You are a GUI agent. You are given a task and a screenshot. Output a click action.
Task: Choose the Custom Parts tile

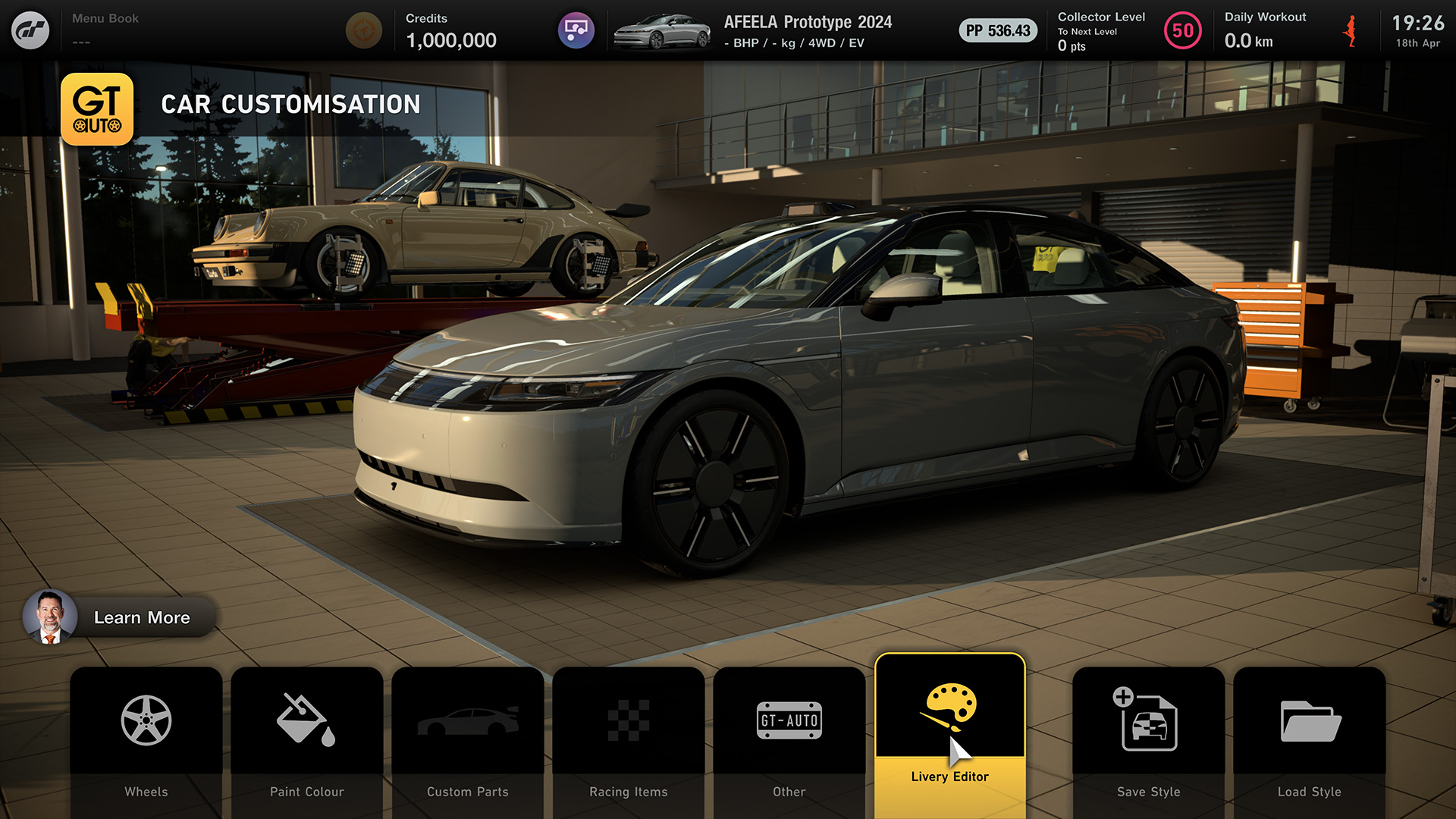pyautogui.click(x=468, y=739)
